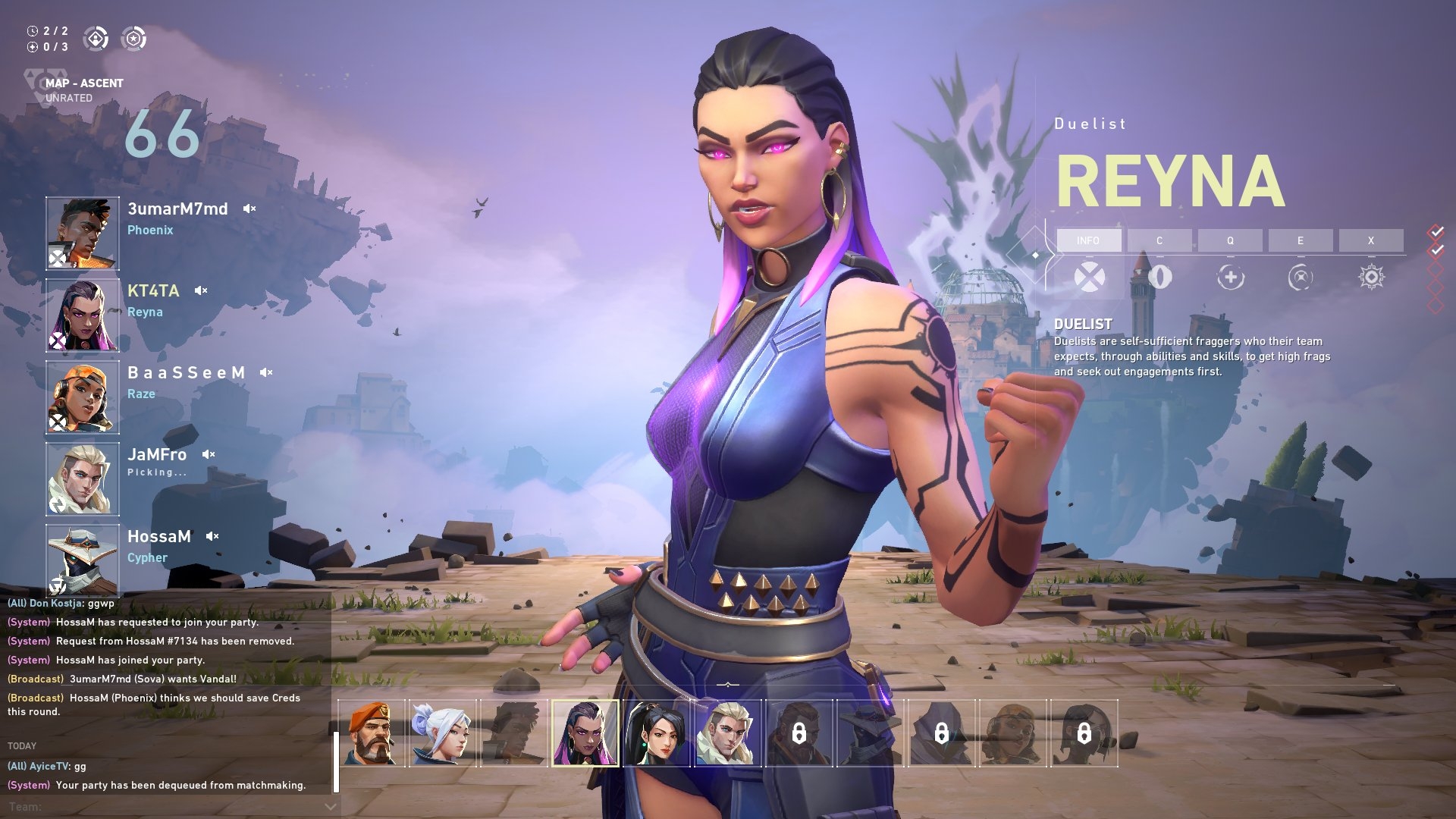Pick Jett in the agent row
Image resolution: width=1456 pixels, height=819 pixels.
(443, 733)
